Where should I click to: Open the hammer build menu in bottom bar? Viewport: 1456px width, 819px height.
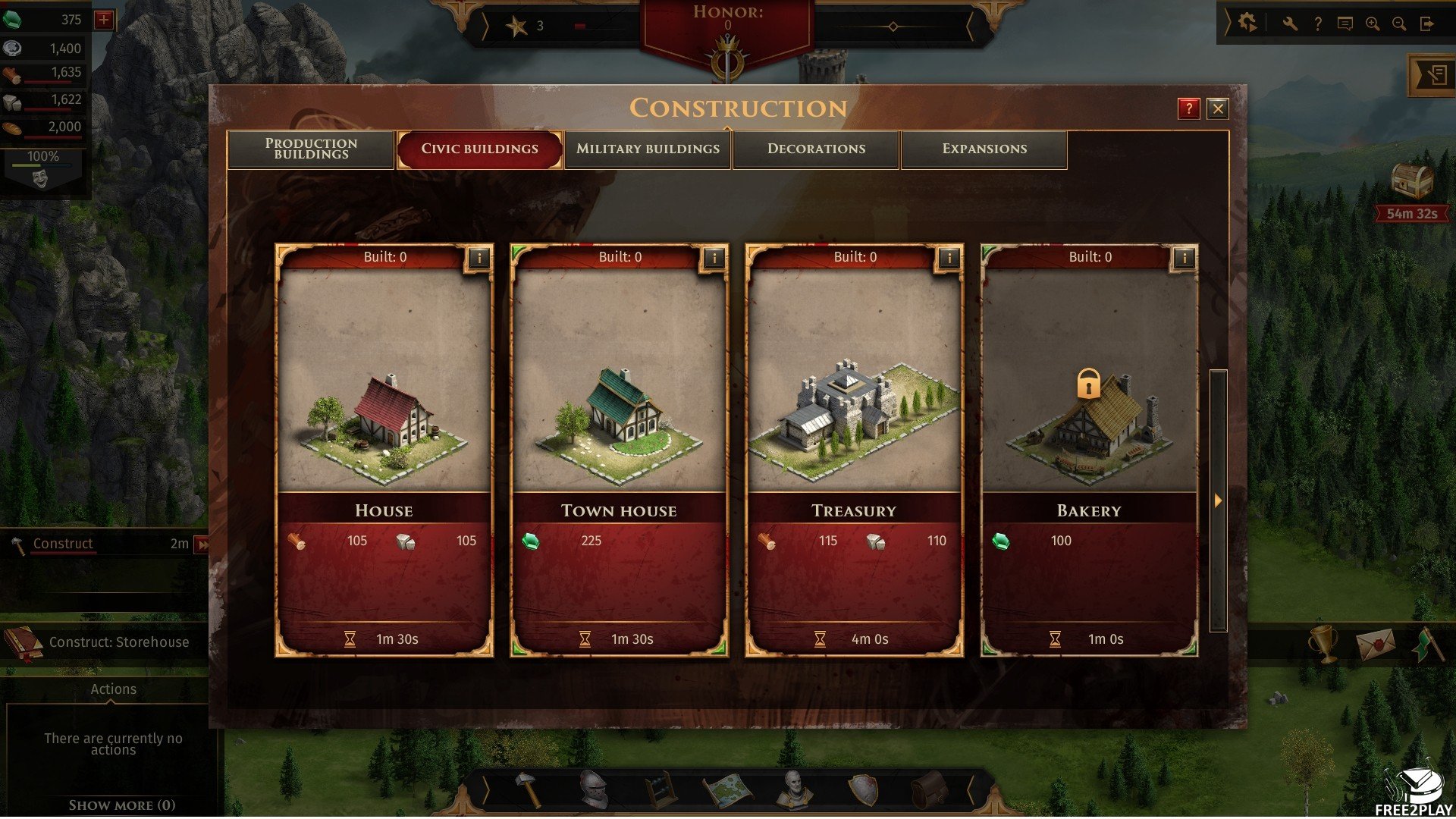[529, 789]
